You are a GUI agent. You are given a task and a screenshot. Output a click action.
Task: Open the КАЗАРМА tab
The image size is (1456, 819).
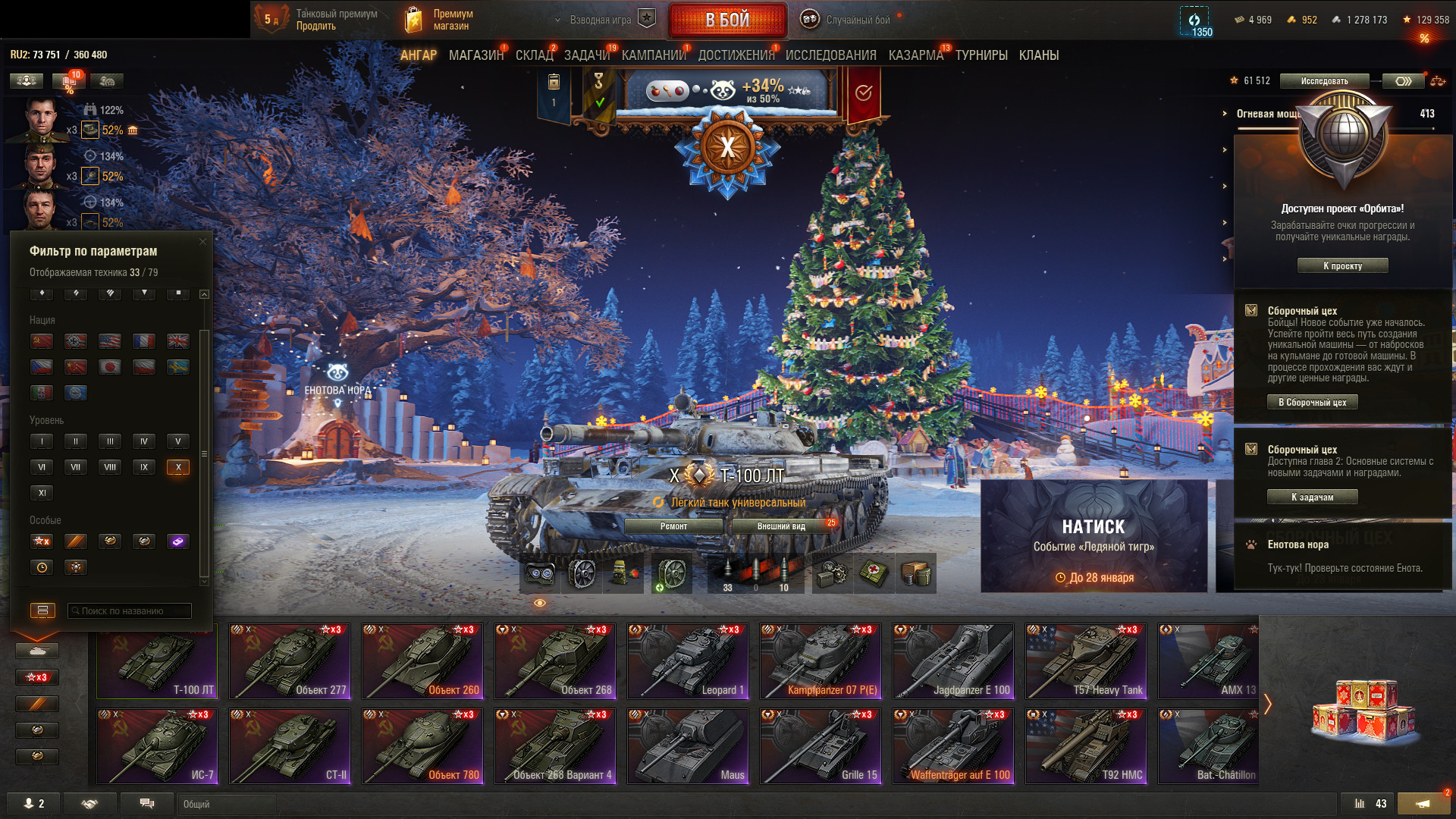point(915,55)
